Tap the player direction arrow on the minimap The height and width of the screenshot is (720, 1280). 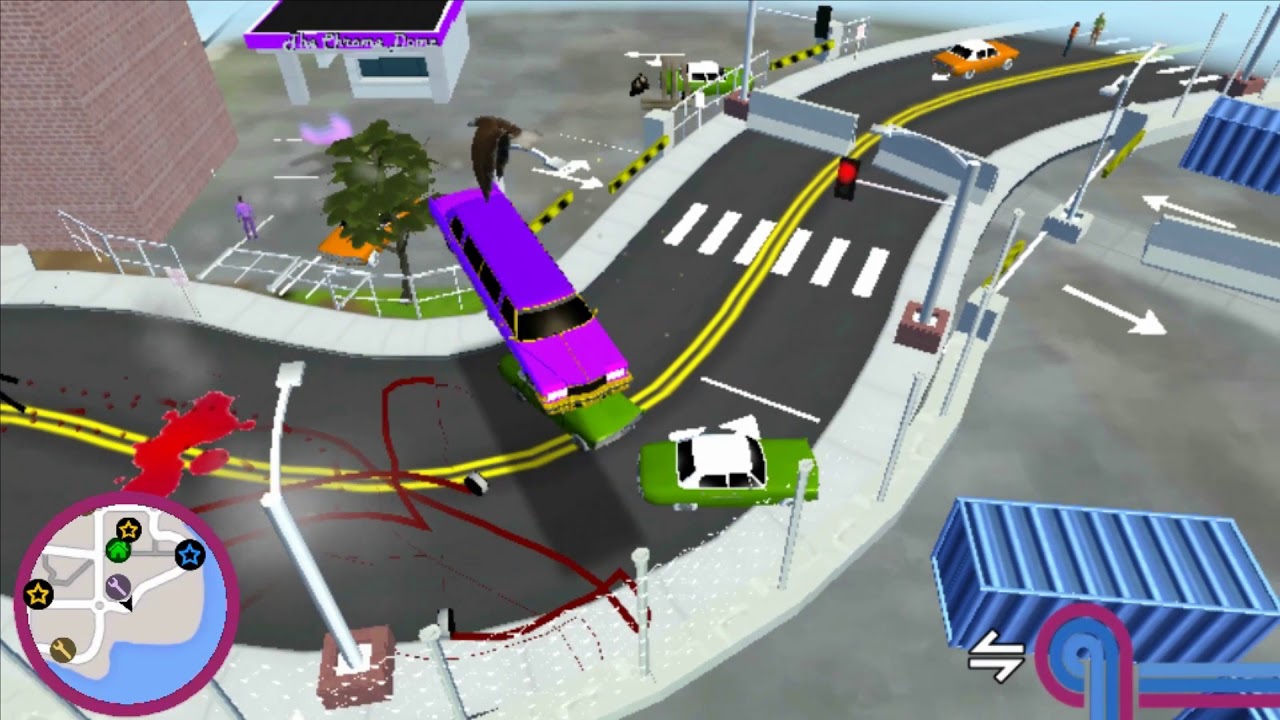pos(127,605)
